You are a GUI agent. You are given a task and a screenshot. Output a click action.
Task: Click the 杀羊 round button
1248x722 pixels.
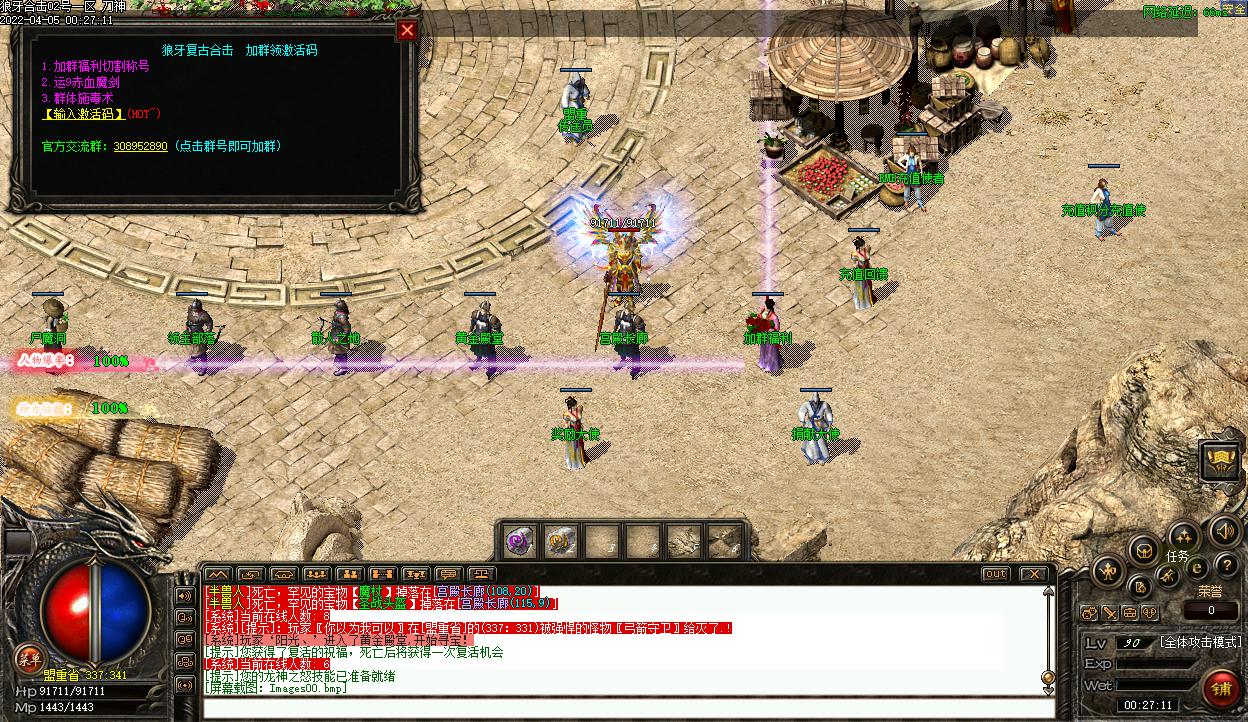click(x=29, y=657)
